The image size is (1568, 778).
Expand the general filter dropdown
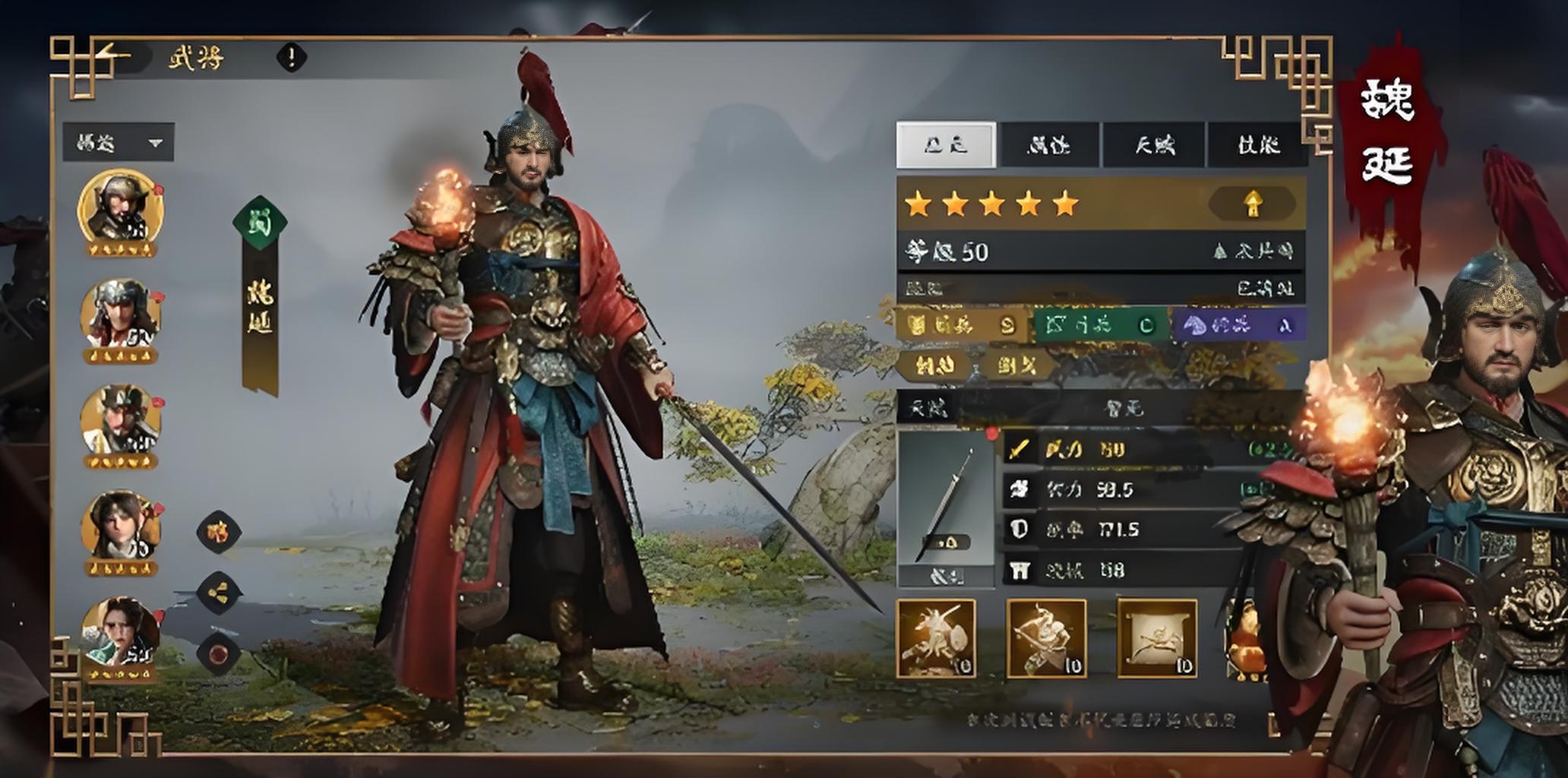pyautogui.click(x=119, y=142)
